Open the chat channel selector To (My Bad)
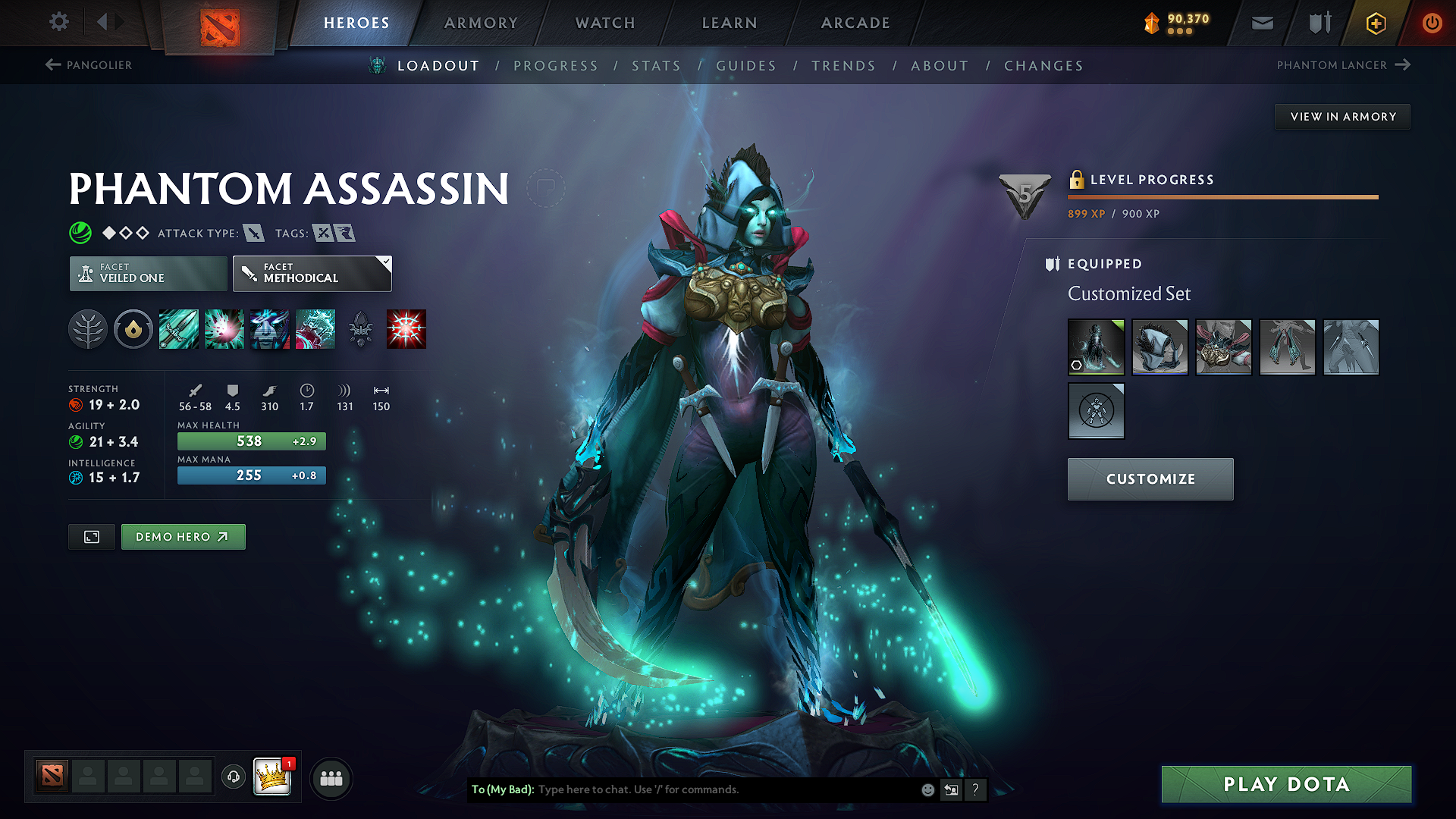1456x819 pixels. [x=504, y=789]
